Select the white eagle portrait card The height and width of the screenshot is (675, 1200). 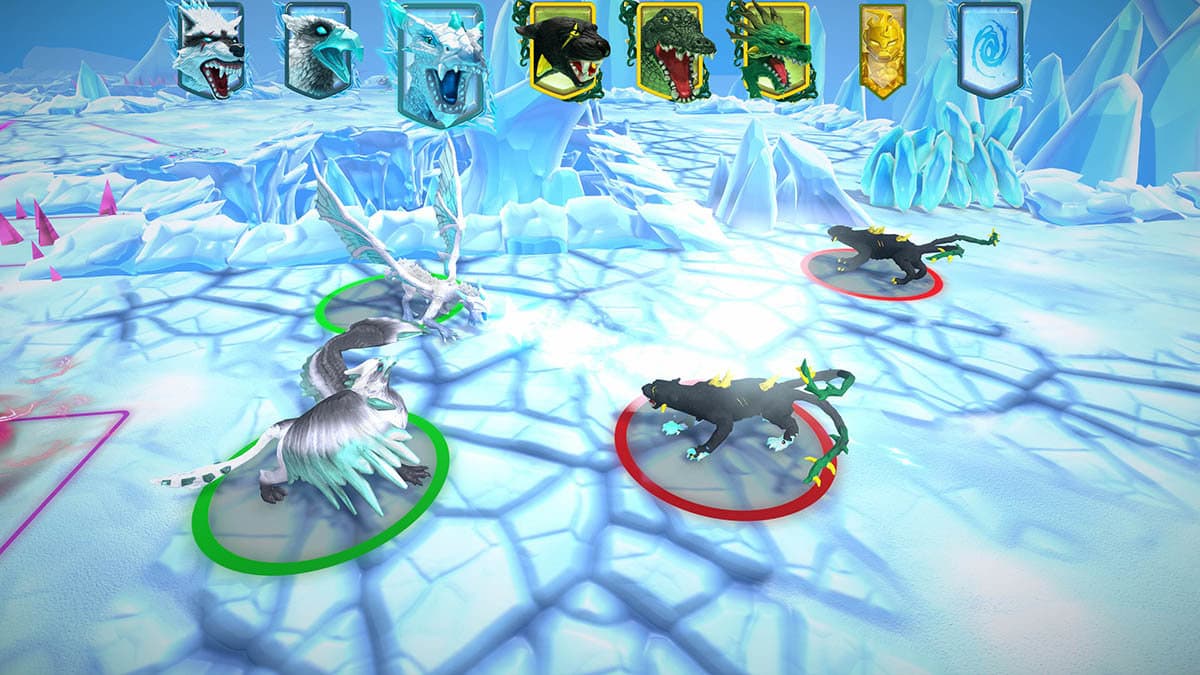tap(320, 52)
